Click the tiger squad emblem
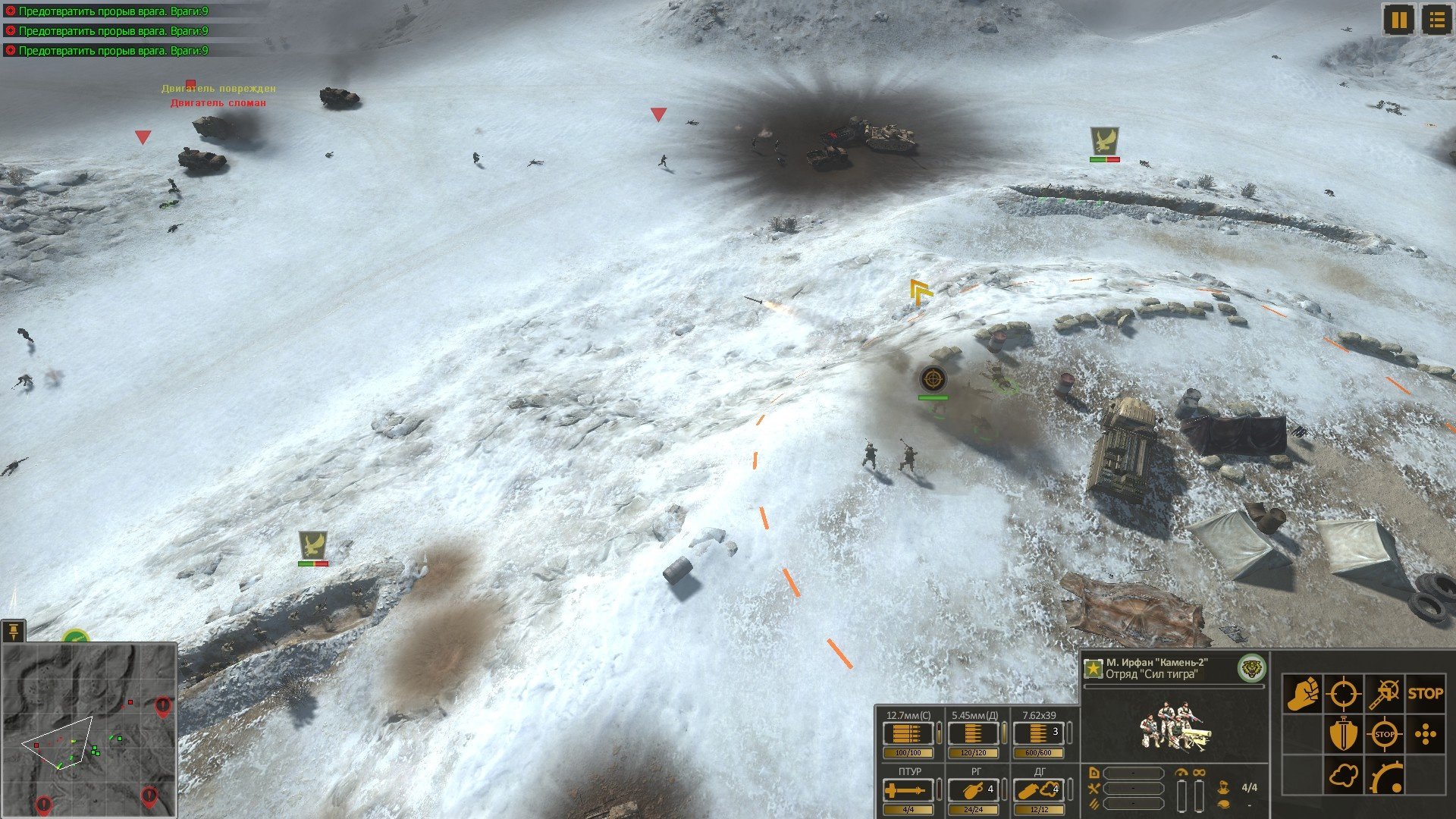1456x819 pixels. pyautogui.click(x=1251, y=668)
